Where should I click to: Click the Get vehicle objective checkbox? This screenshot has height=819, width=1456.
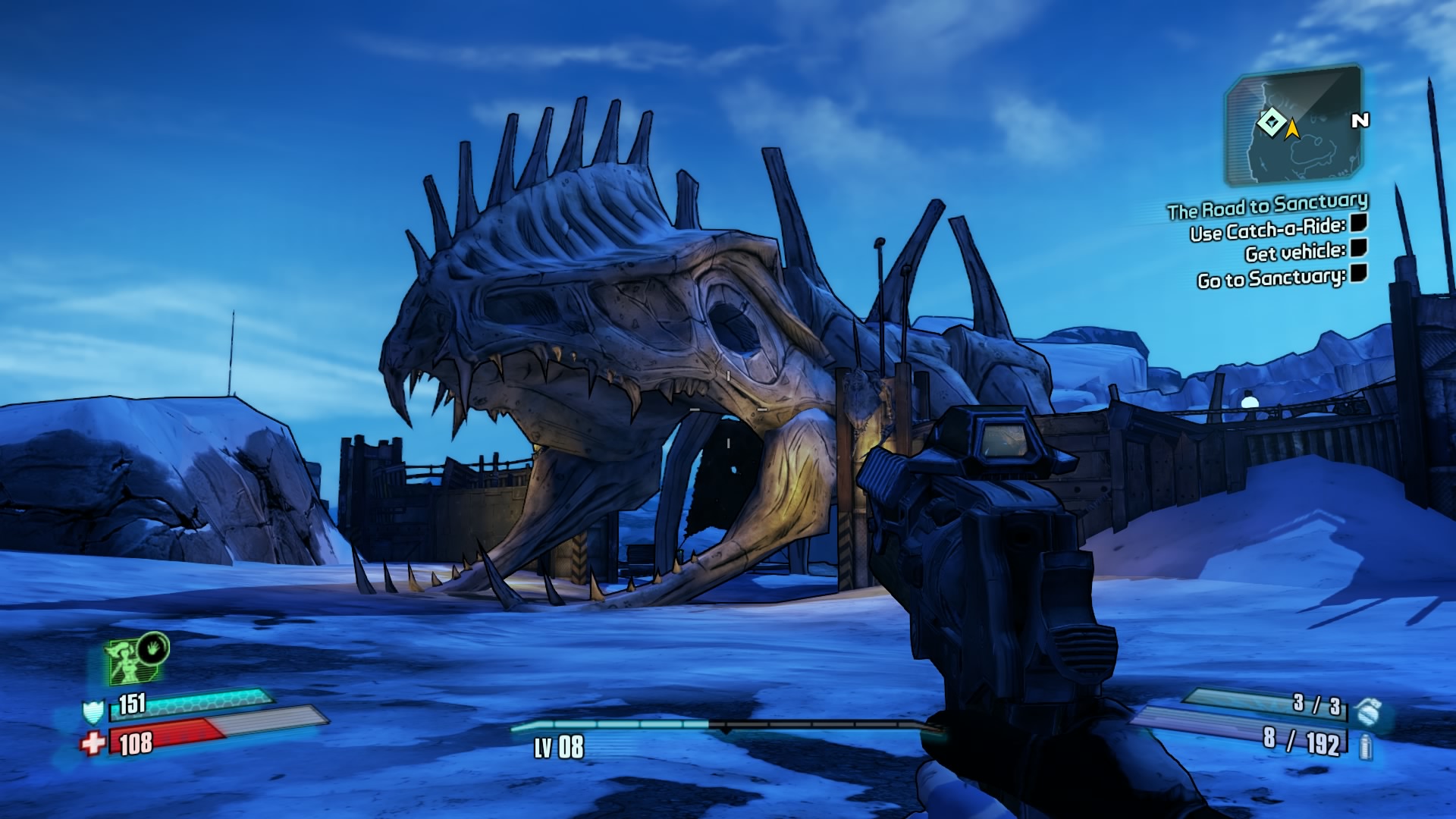[1359, 248]
